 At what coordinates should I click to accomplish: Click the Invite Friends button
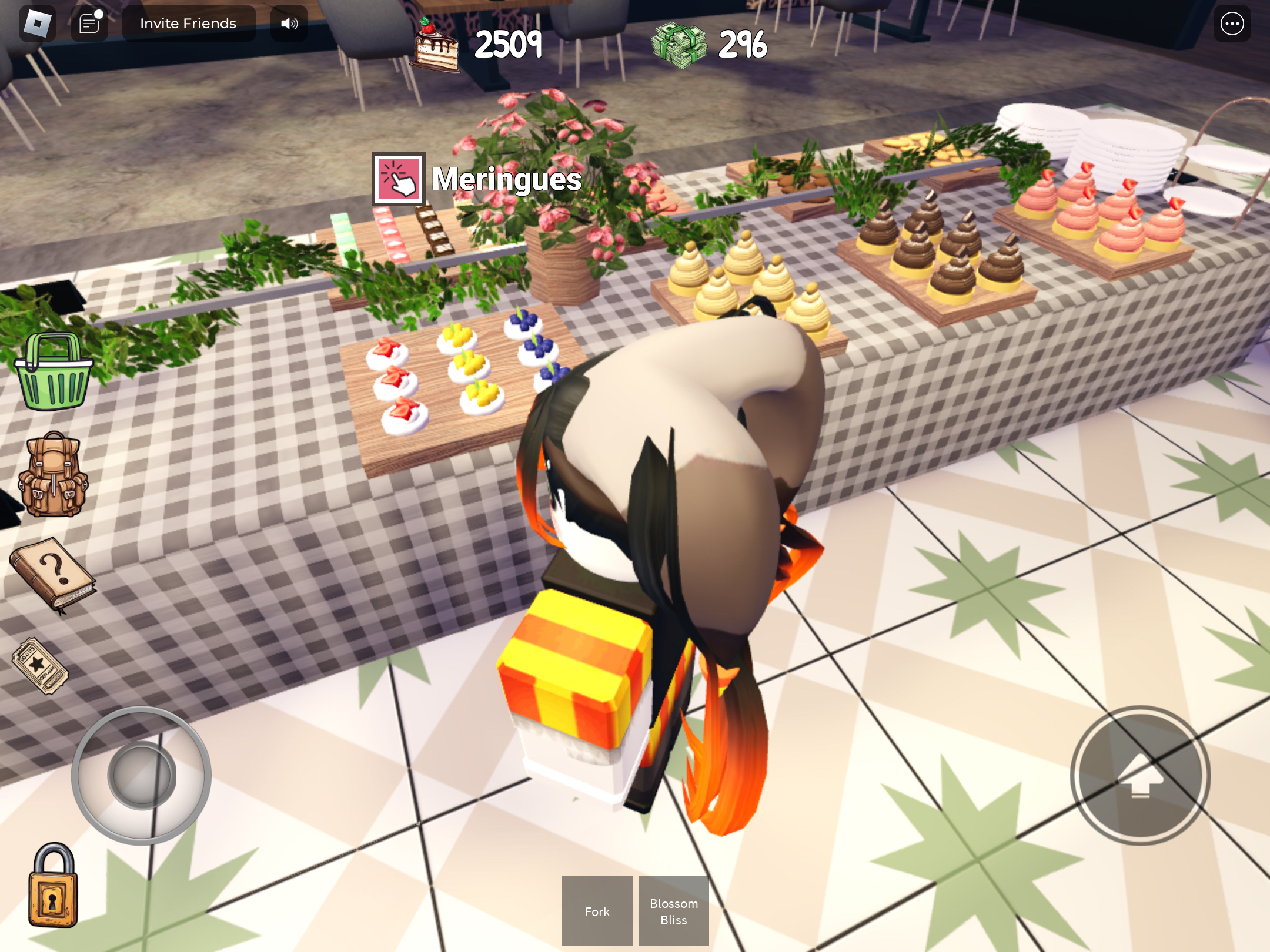189,24
